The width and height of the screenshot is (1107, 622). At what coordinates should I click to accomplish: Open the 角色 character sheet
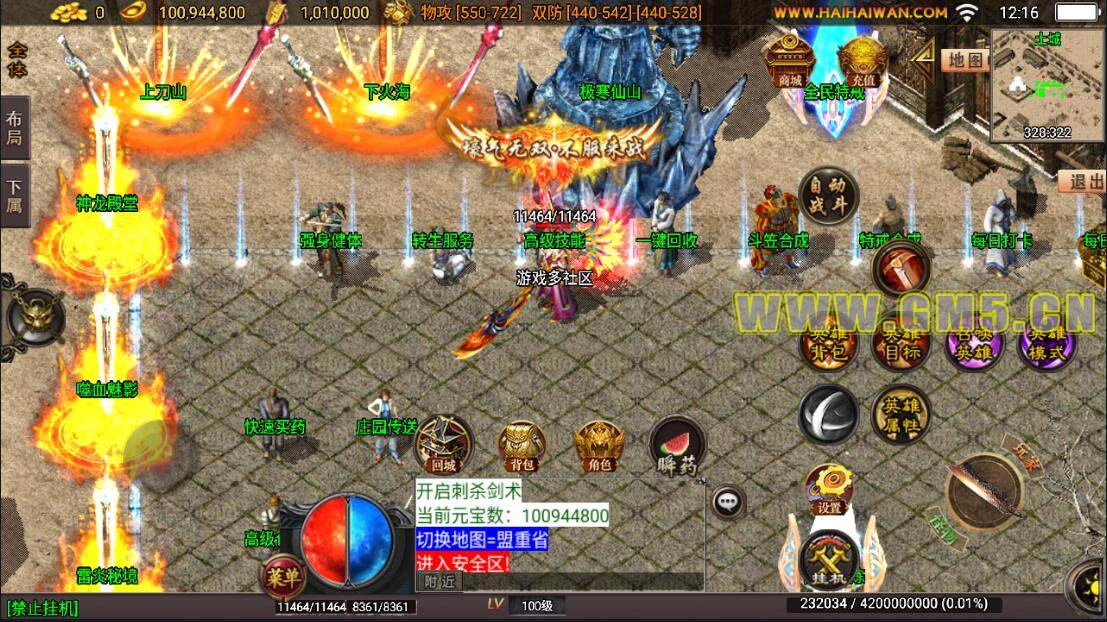[x=599, y=446]
